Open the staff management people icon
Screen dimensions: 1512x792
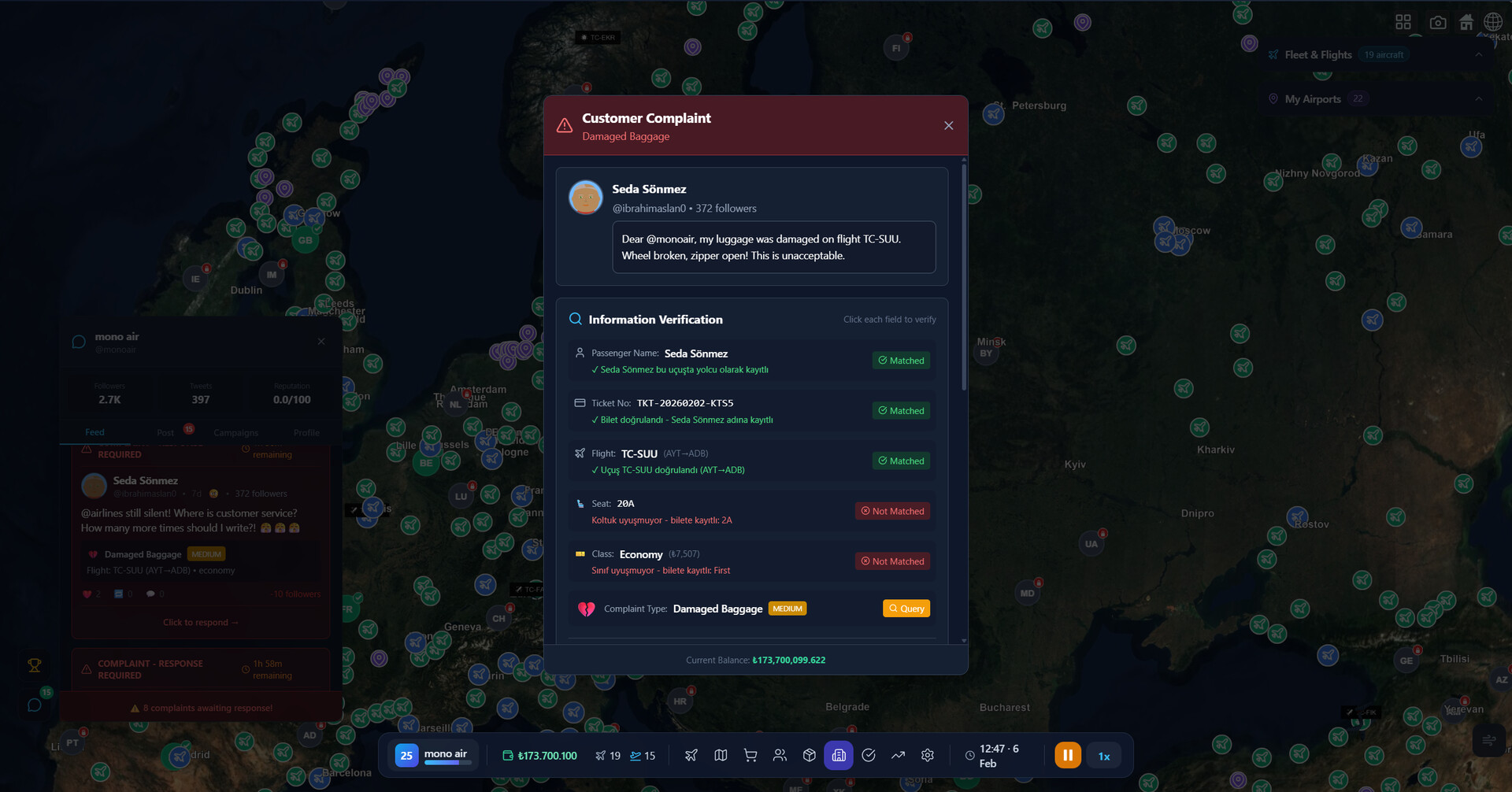(x=780, y=755)
